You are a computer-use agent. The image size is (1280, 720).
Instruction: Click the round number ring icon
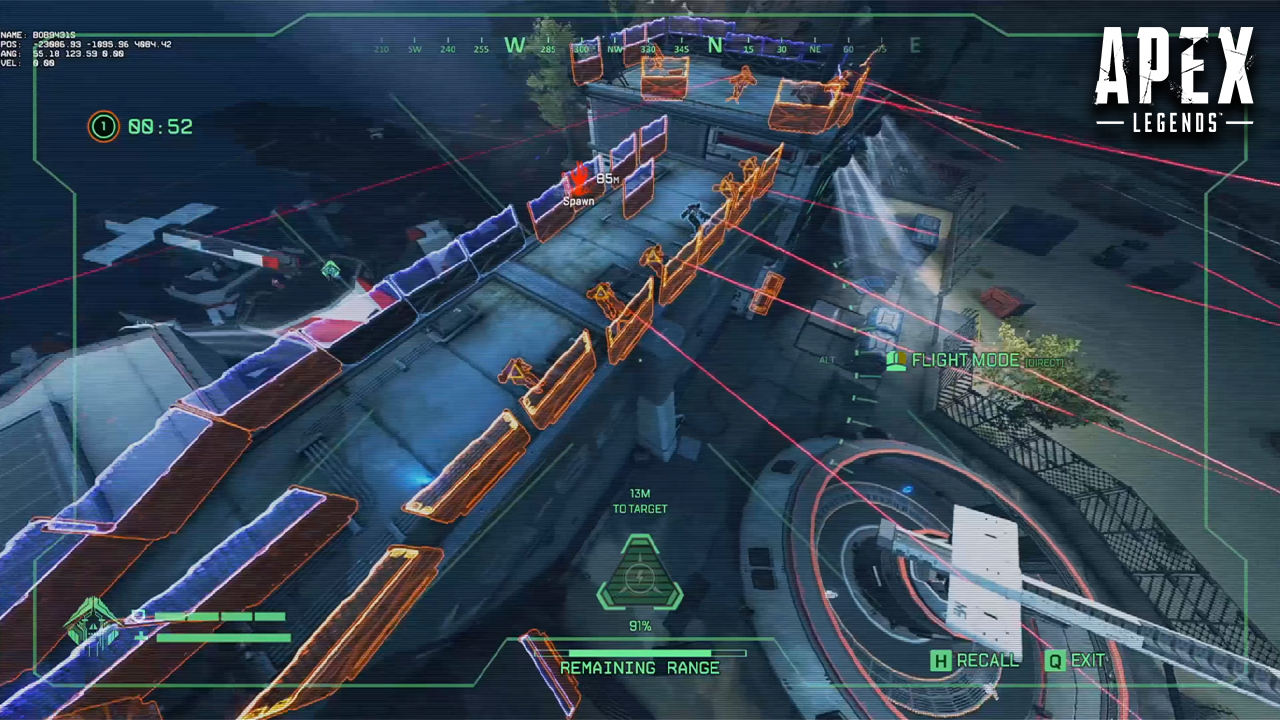point(103,127)
